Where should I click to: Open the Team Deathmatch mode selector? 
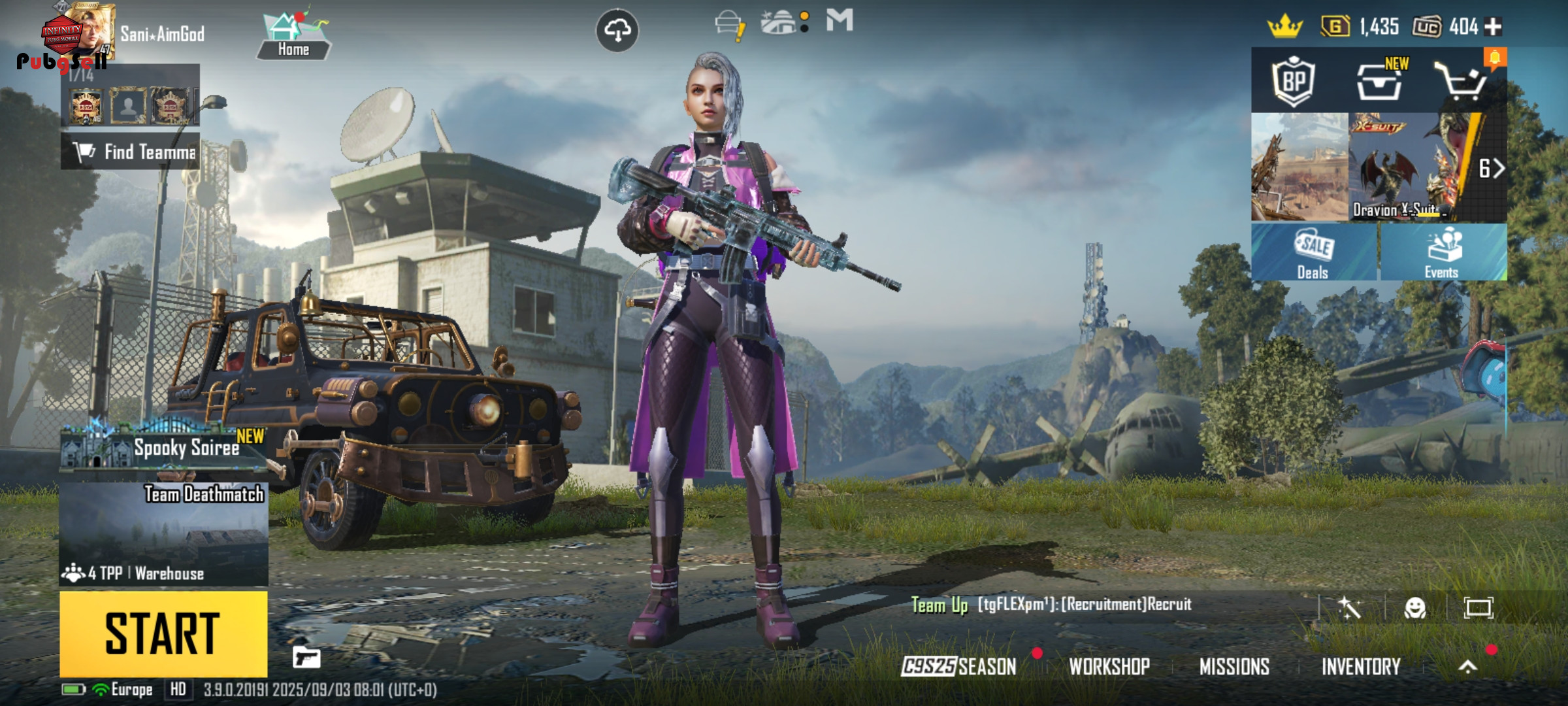(x=163, y=533)
